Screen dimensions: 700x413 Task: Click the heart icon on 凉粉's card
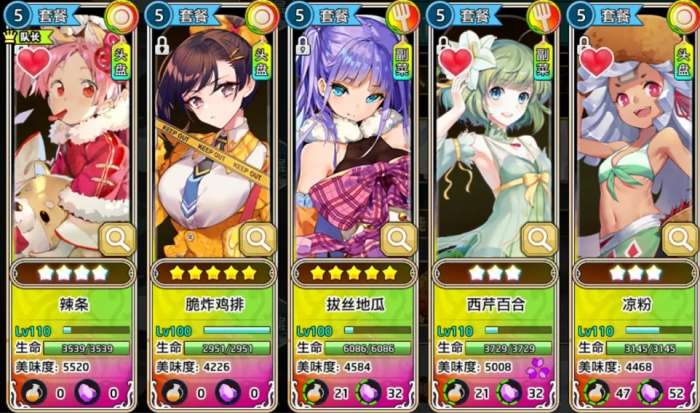[596, 62]
